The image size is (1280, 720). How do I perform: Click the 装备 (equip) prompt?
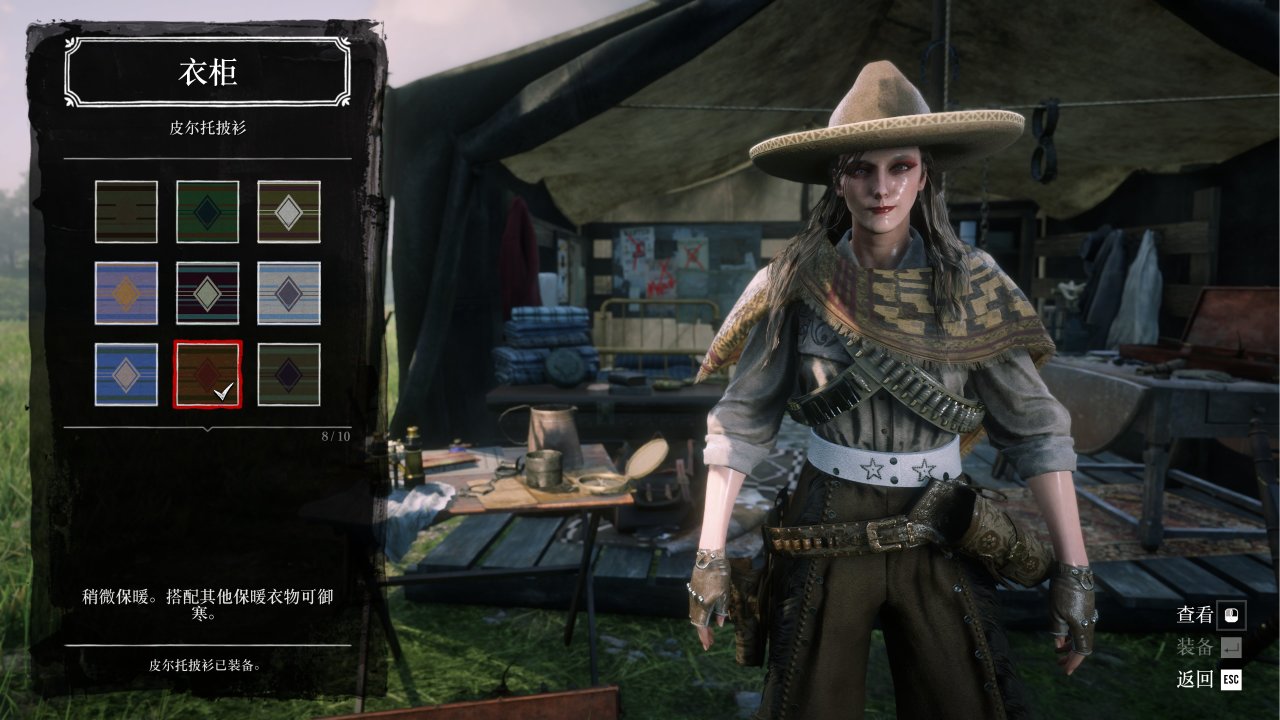[1210, 647]
